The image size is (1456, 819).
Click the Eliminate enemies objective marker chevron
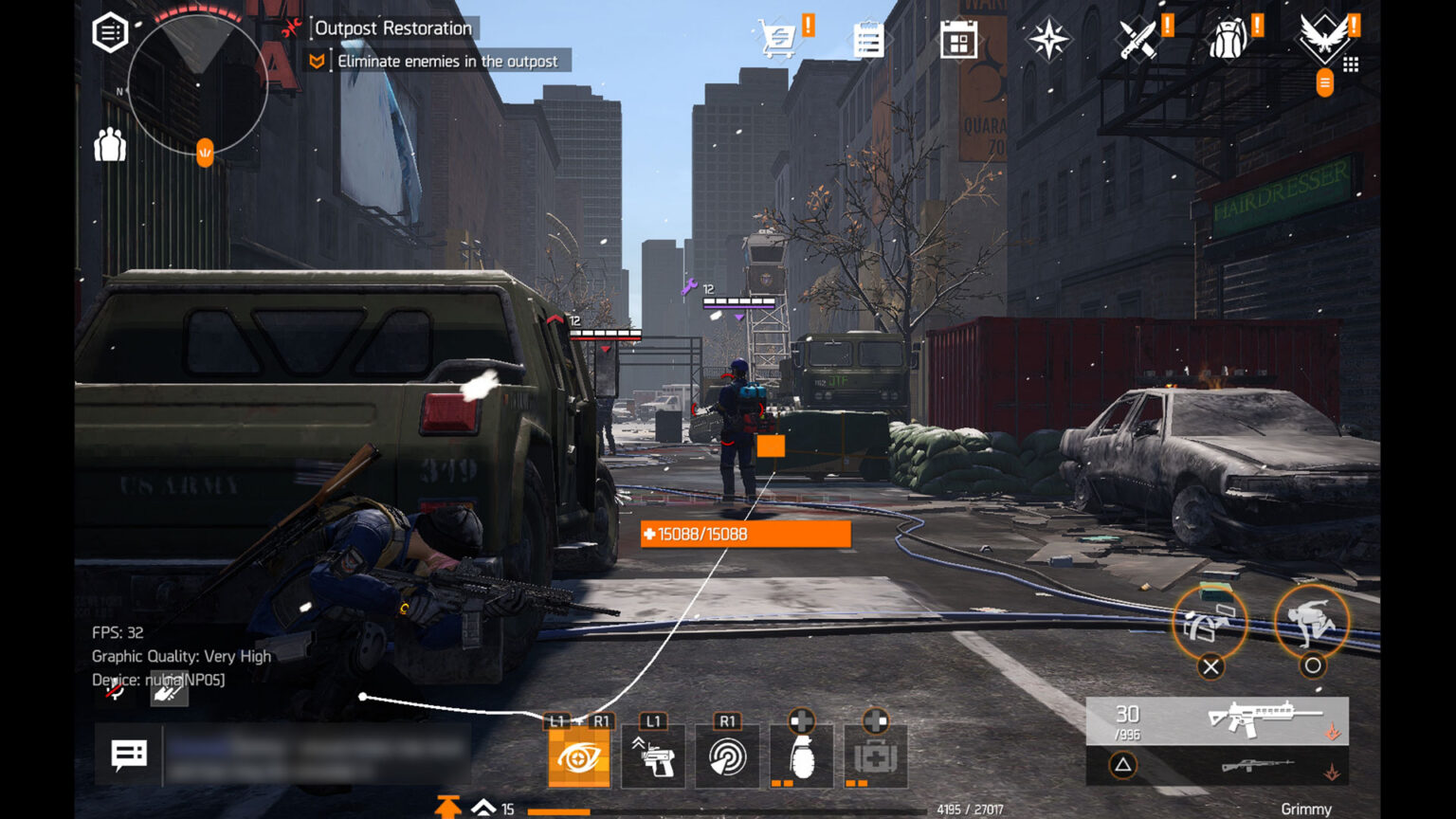[x=315, y=61]
